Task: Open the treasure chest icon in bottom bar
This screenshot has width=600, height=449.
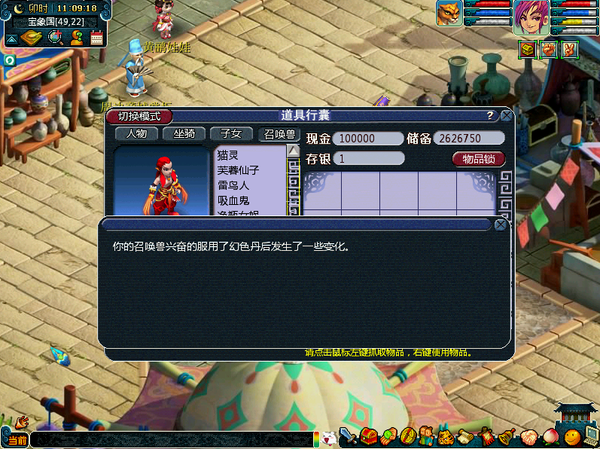Action: point(367,437)
